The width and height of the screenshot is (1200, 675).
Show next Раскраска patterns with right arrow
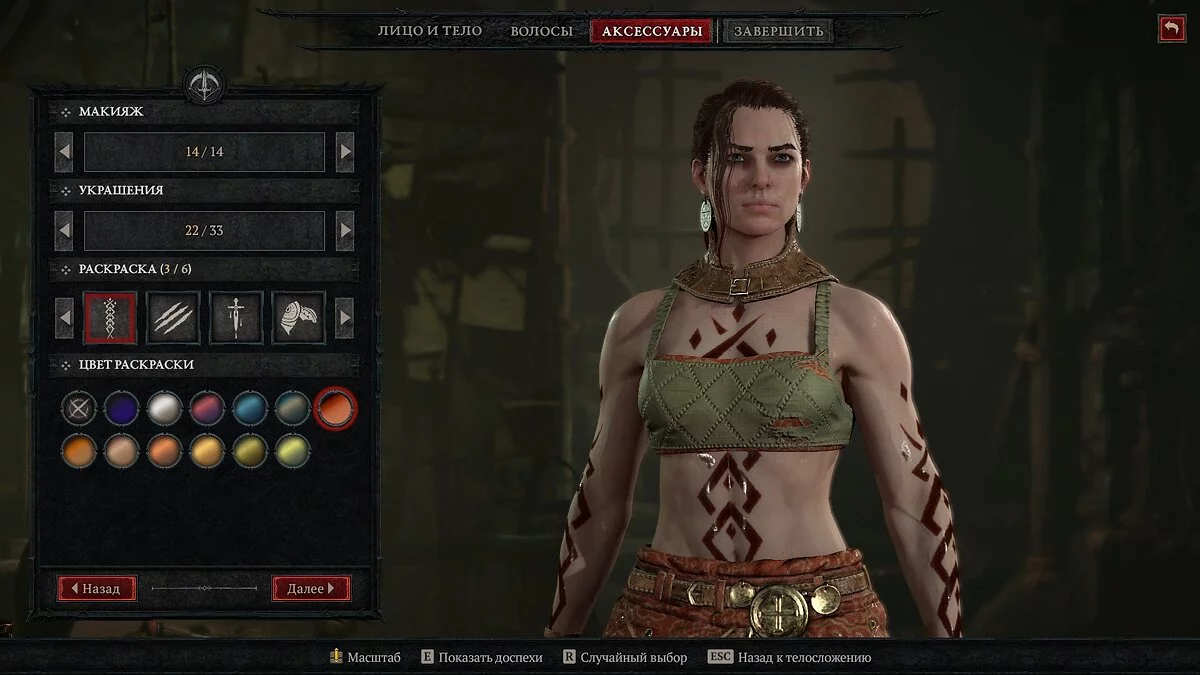pyautogui.click(x=345, y=318)
